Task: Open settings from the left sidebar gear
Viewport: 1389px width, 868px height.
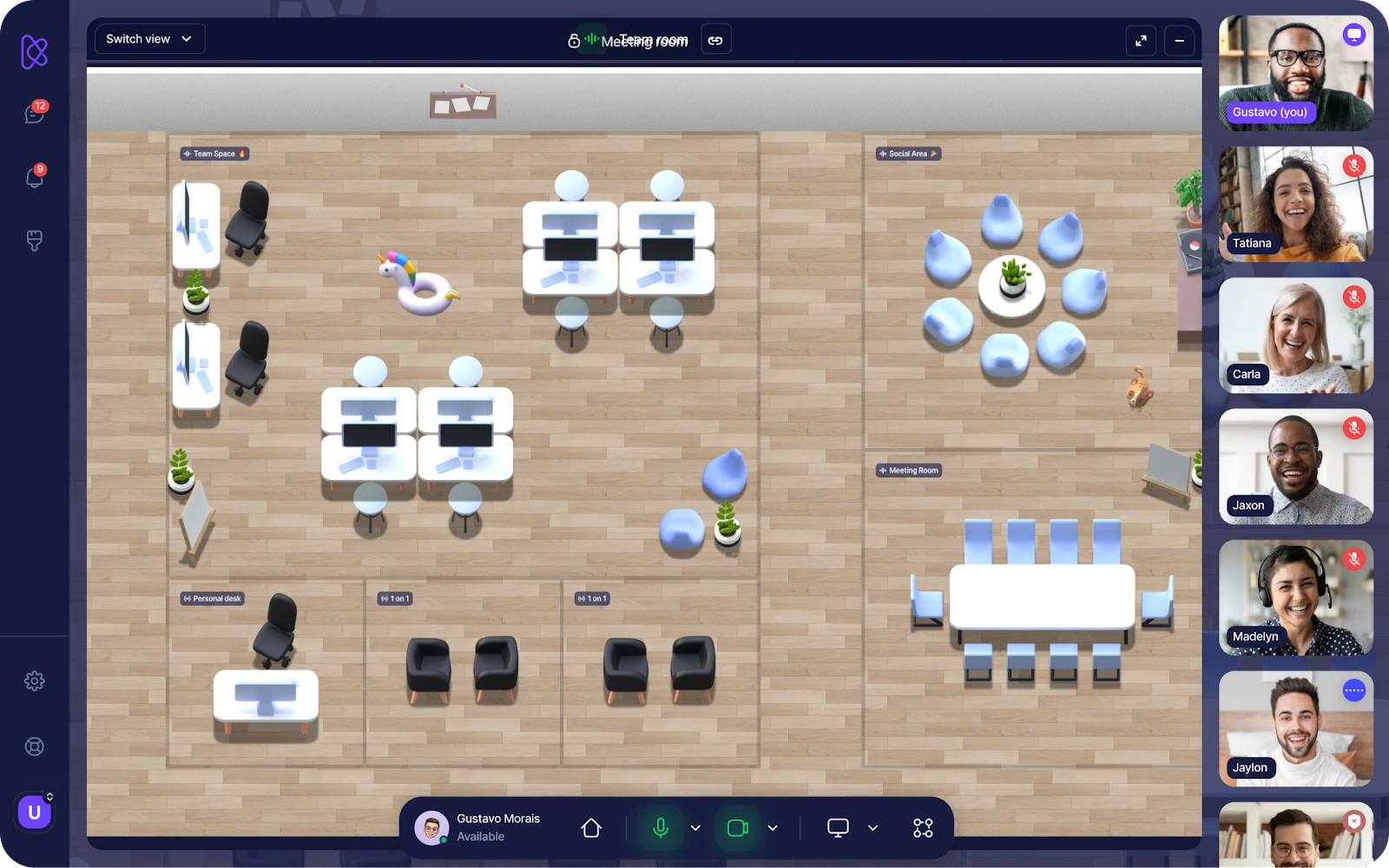Action: click(x=34, y=681)
